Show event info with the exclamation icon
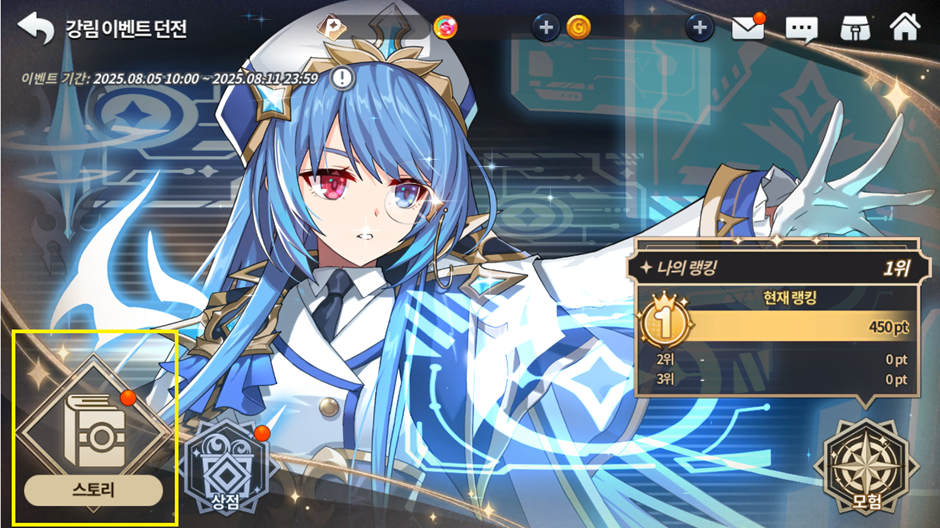This screenshot has width=940, height=528. (x=343, y=77)
